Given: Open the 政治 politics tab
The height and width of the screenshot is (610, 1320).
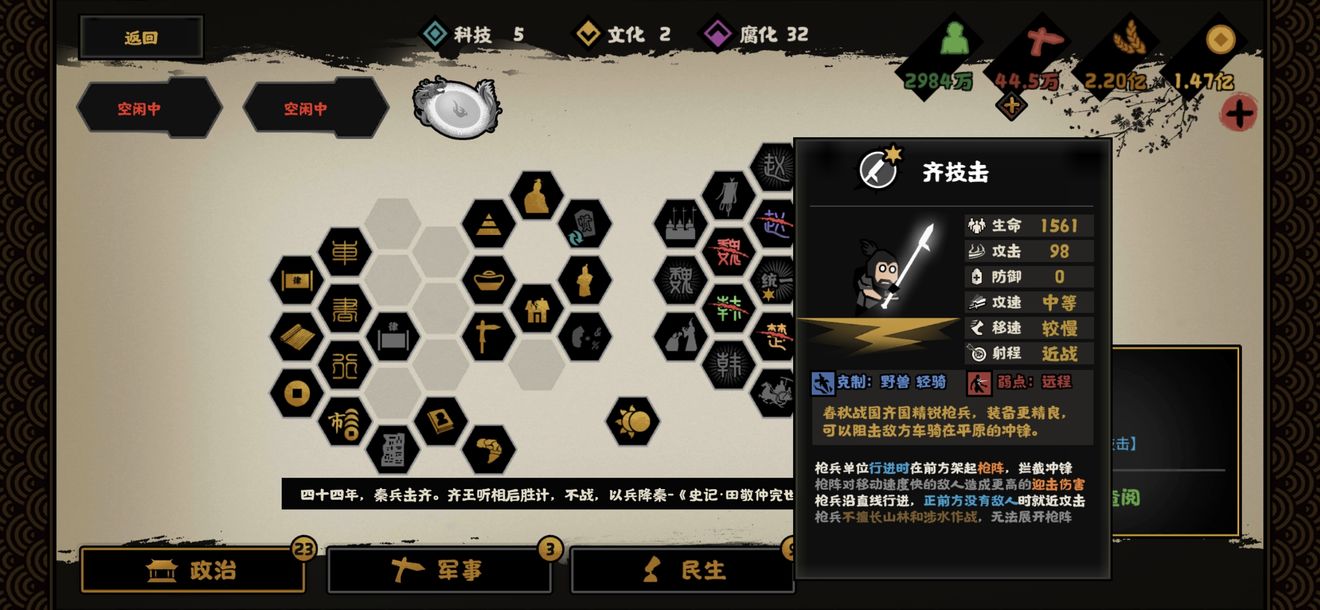Looking at the screenshot, I should [x=192, y=570].
